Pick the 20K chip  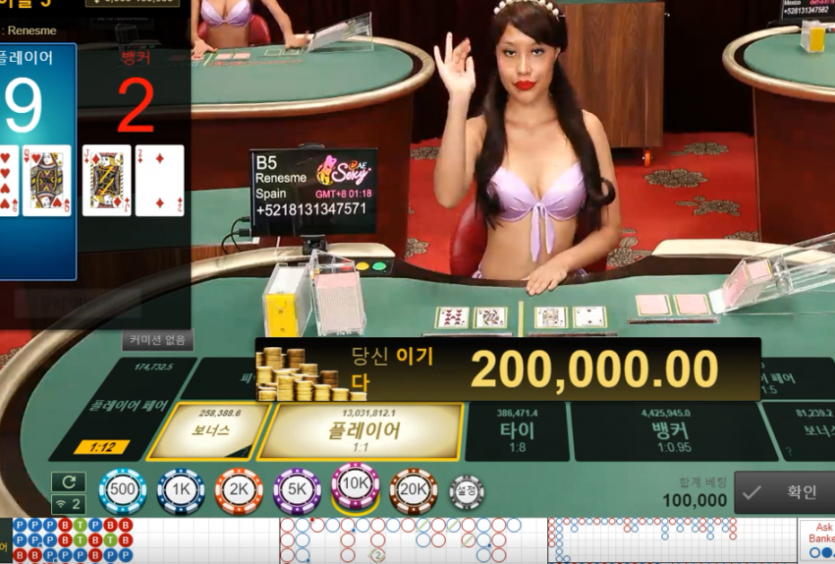click(x=413, y=491)
